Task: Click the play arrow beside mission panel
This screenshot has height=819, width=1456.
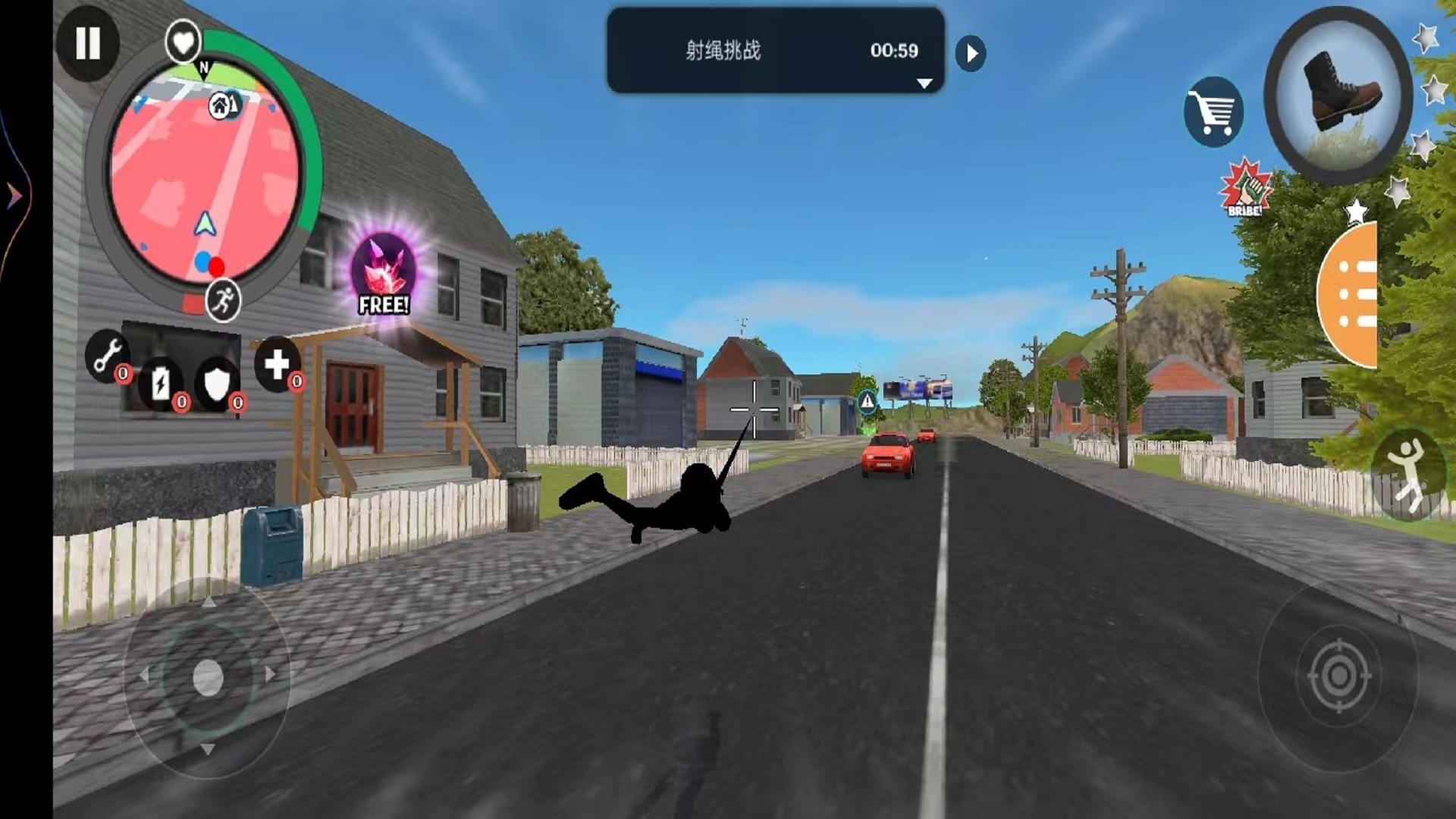Action: 971,54
